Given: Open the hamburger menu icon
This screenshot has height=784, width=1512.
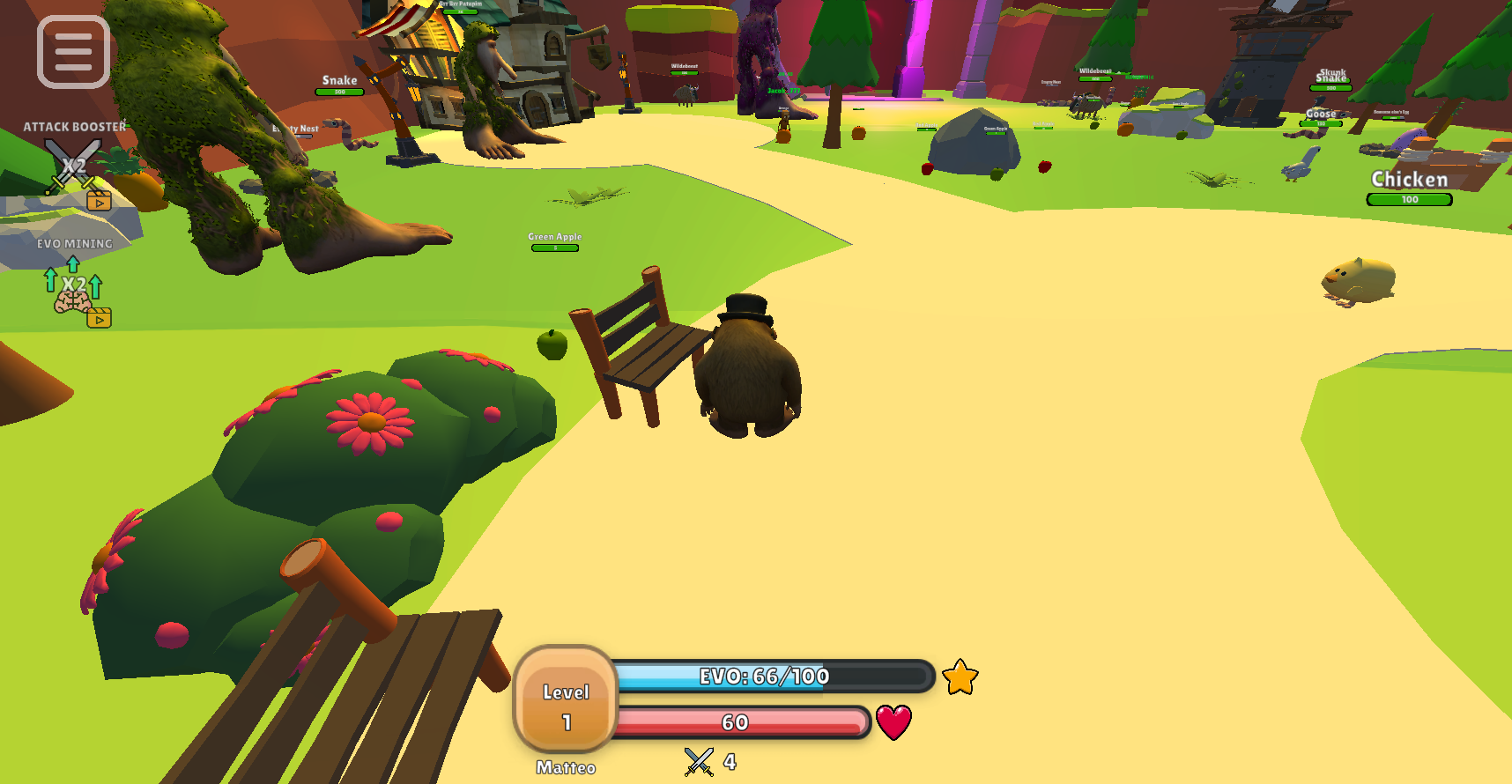Looking at the screenshot, I should (72, 50).
